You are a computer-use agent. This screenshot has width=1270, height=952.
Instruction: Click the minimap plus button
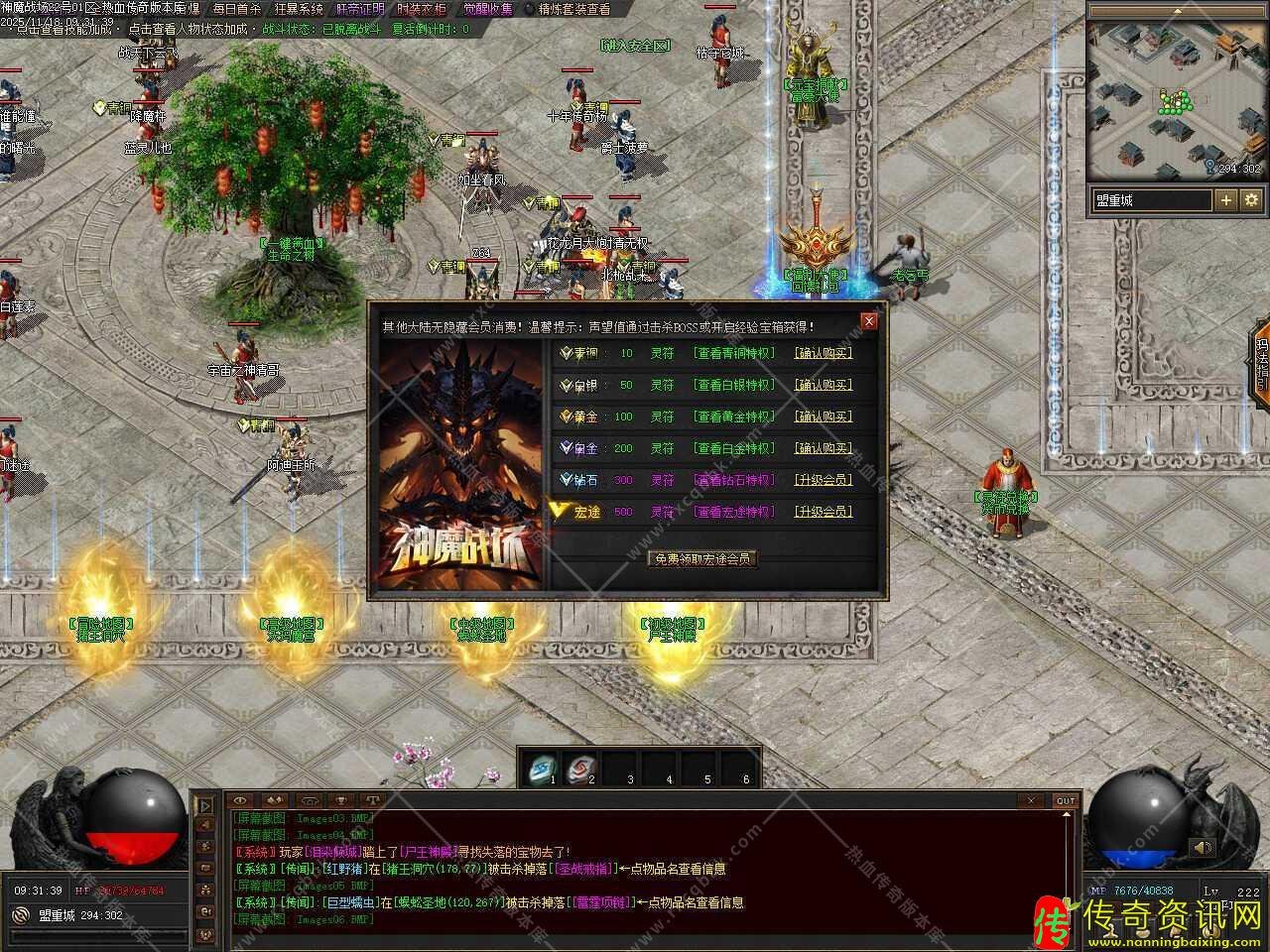1226,200
